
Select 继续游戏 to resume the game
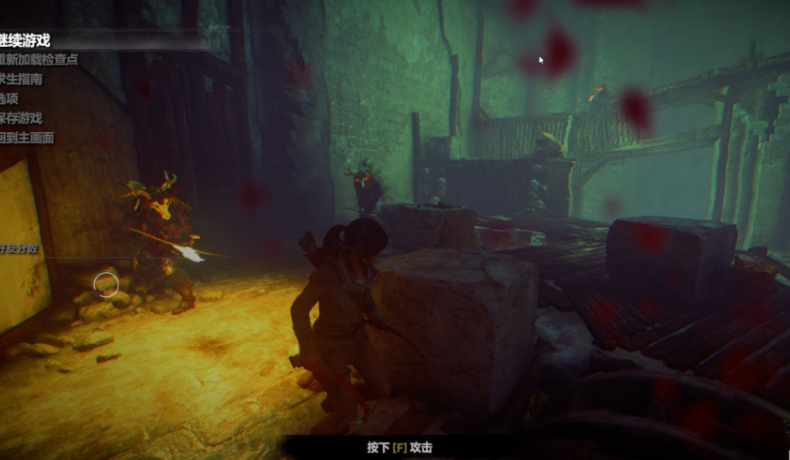tap(25, 40)
